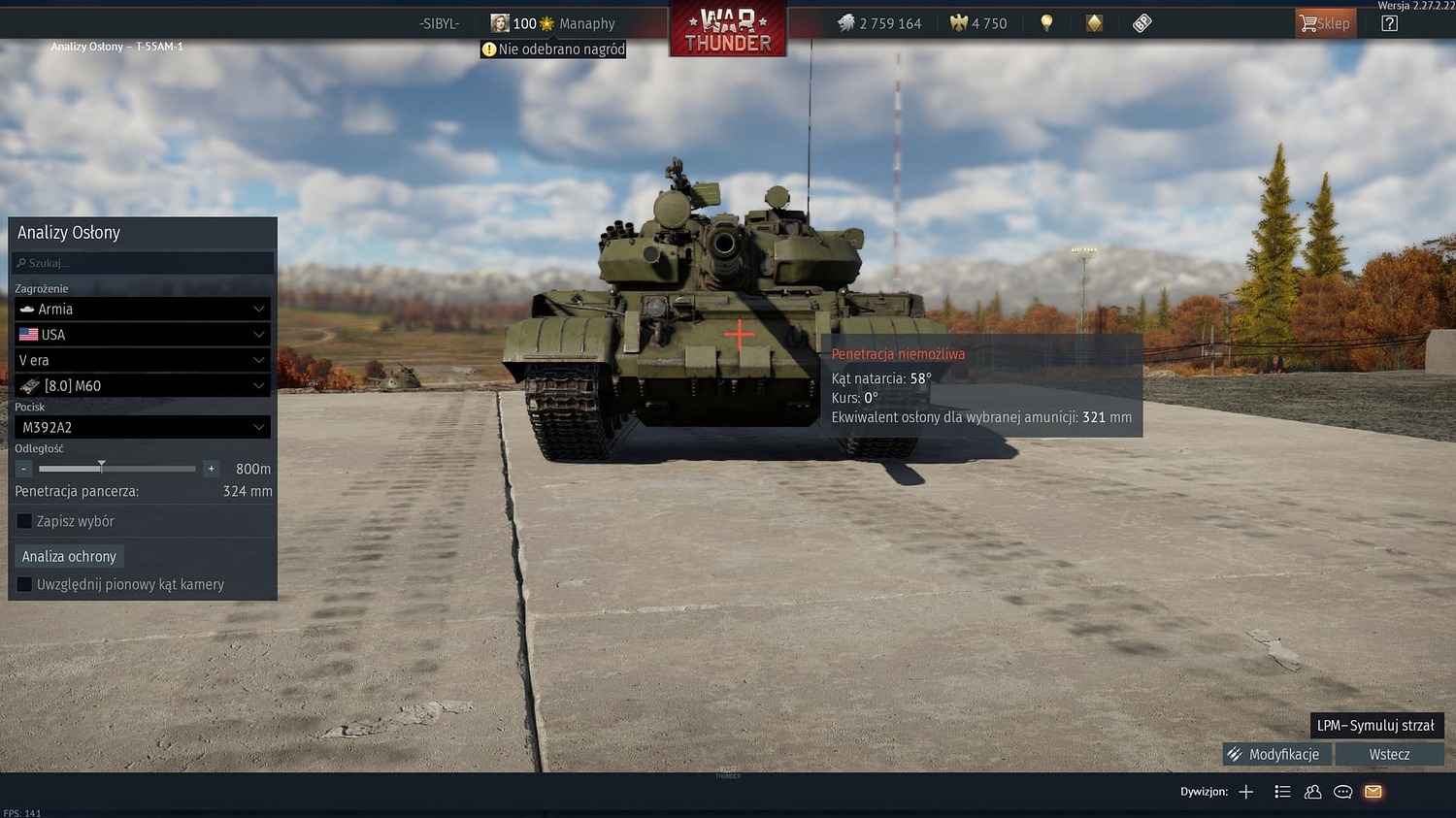Screen dimensions: 1456x818
Task: Expand the M392A2 ammunition dropdown
Action: click(x=142, y=427)
